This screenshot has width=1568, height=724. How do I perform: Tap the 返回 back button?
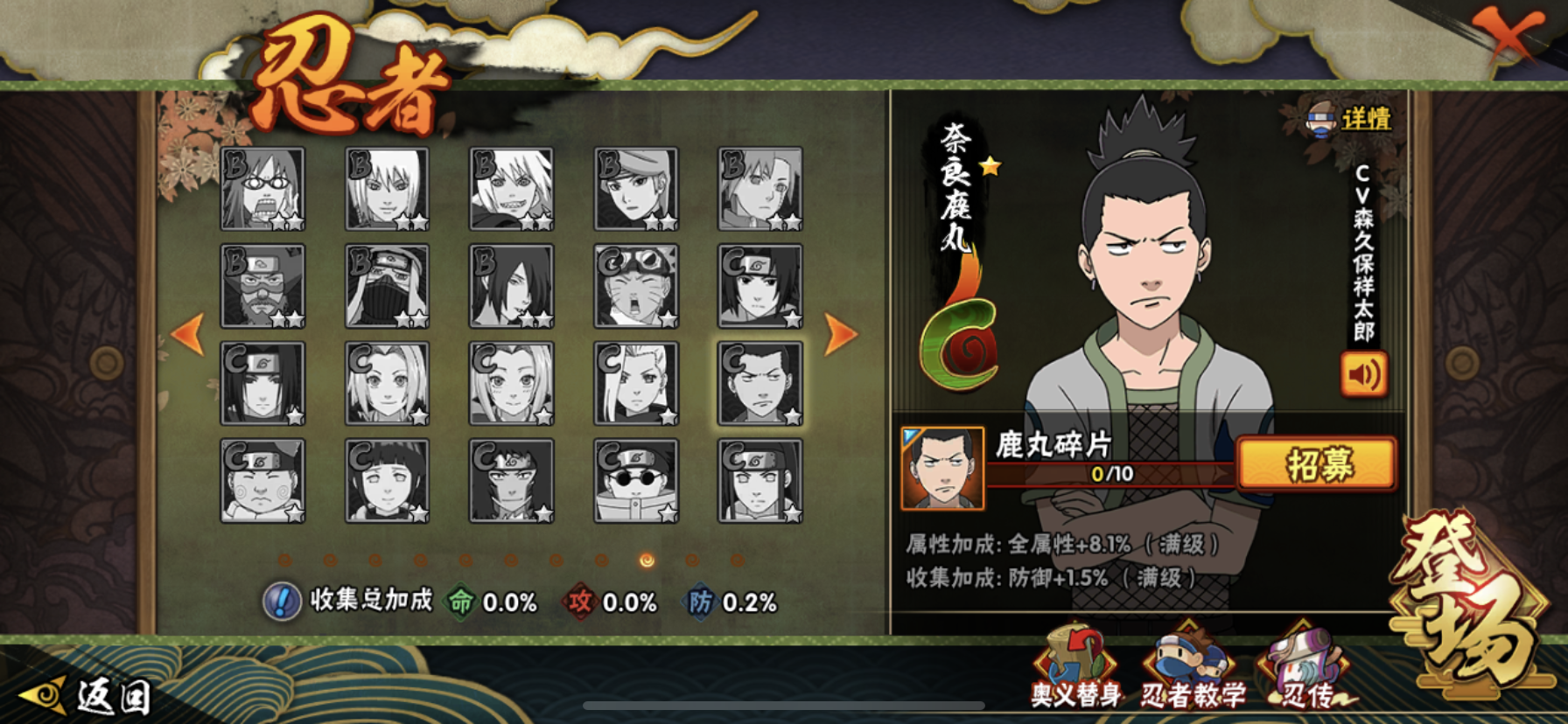87,696
